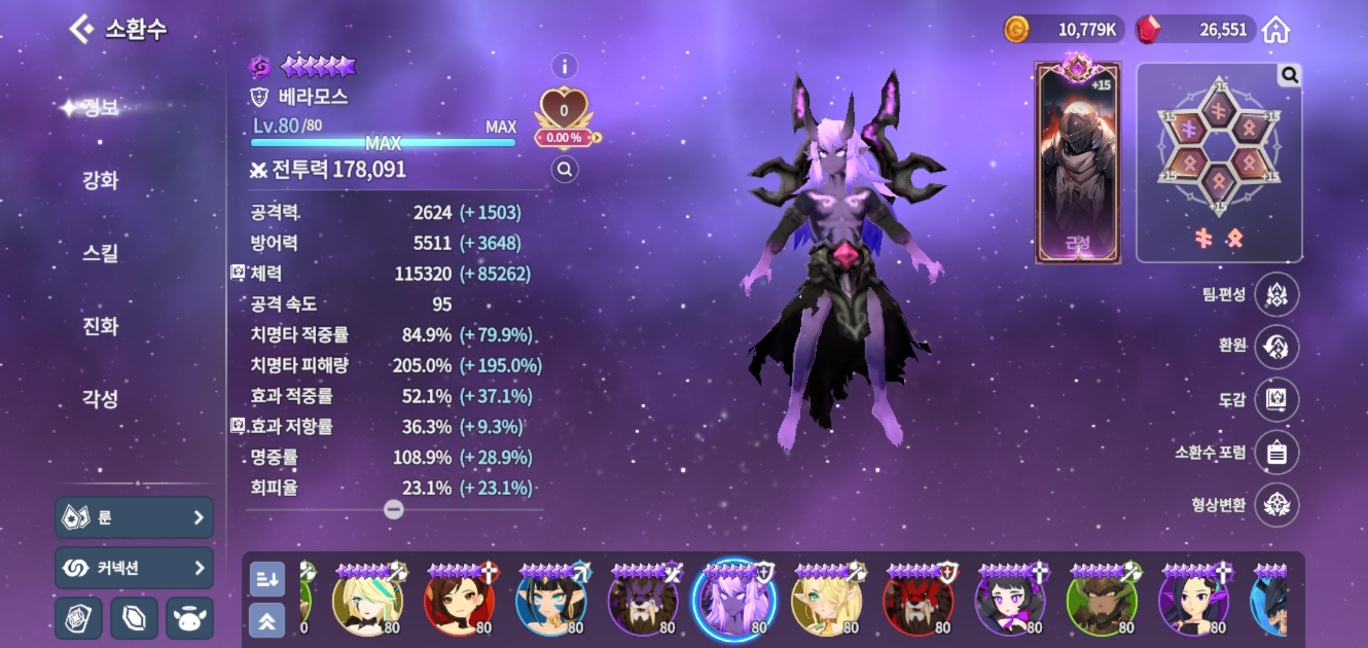1368x648 pixels.
Task: Click the magnifier next to 전투력
Action: coord(565,170)
